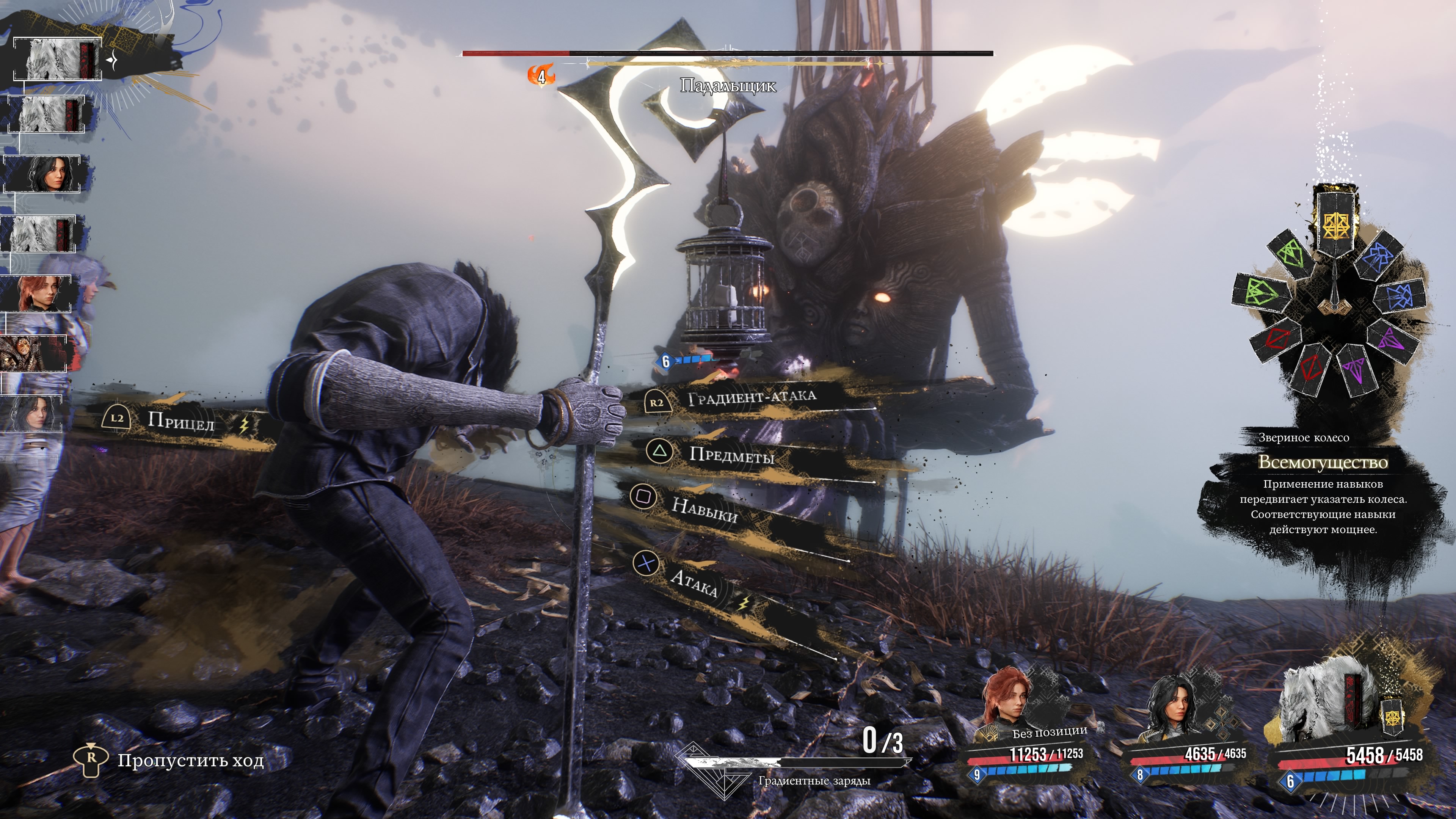The image size is (1456, 819).
Task: Activate the Прицел free aim option
Action: click(x=180, y=421)
